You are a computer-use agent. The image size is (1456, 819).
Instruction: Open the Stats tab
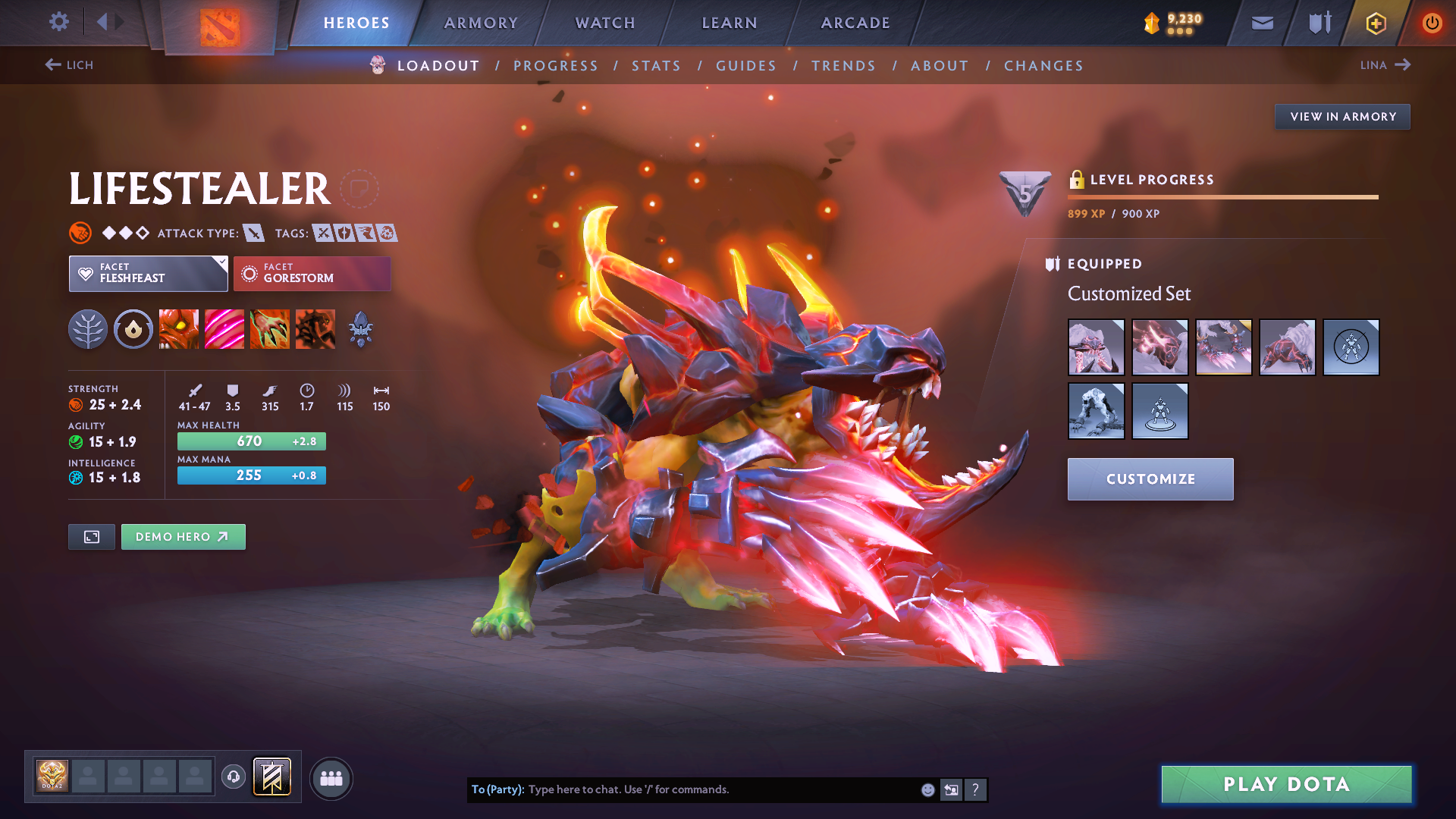(x=656, y=66)
